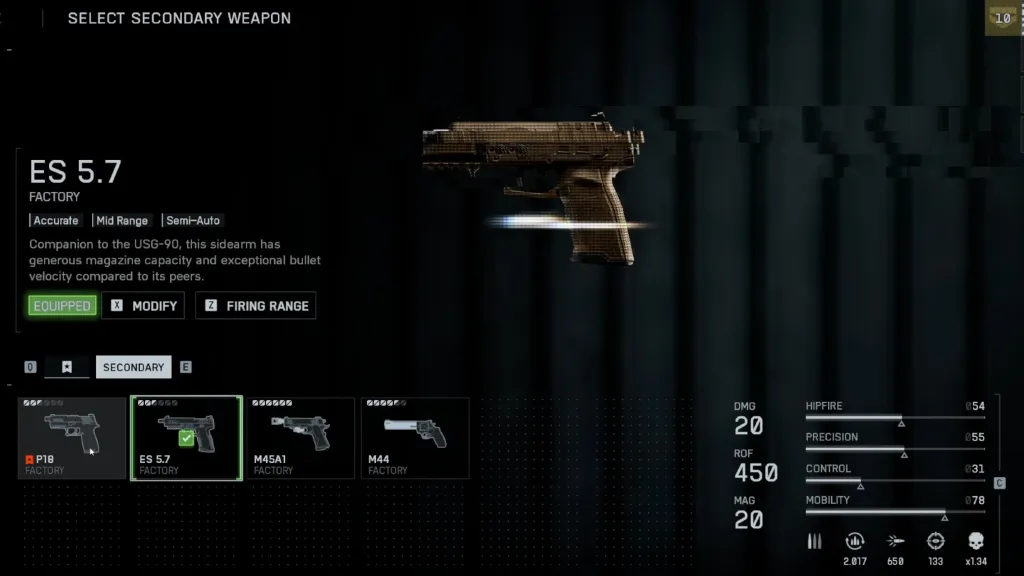Open the bookmark favorites tab
Image resolution: width=1024 pixels, height=576 pixels.
pyautogui.click(x=67, y=367)
